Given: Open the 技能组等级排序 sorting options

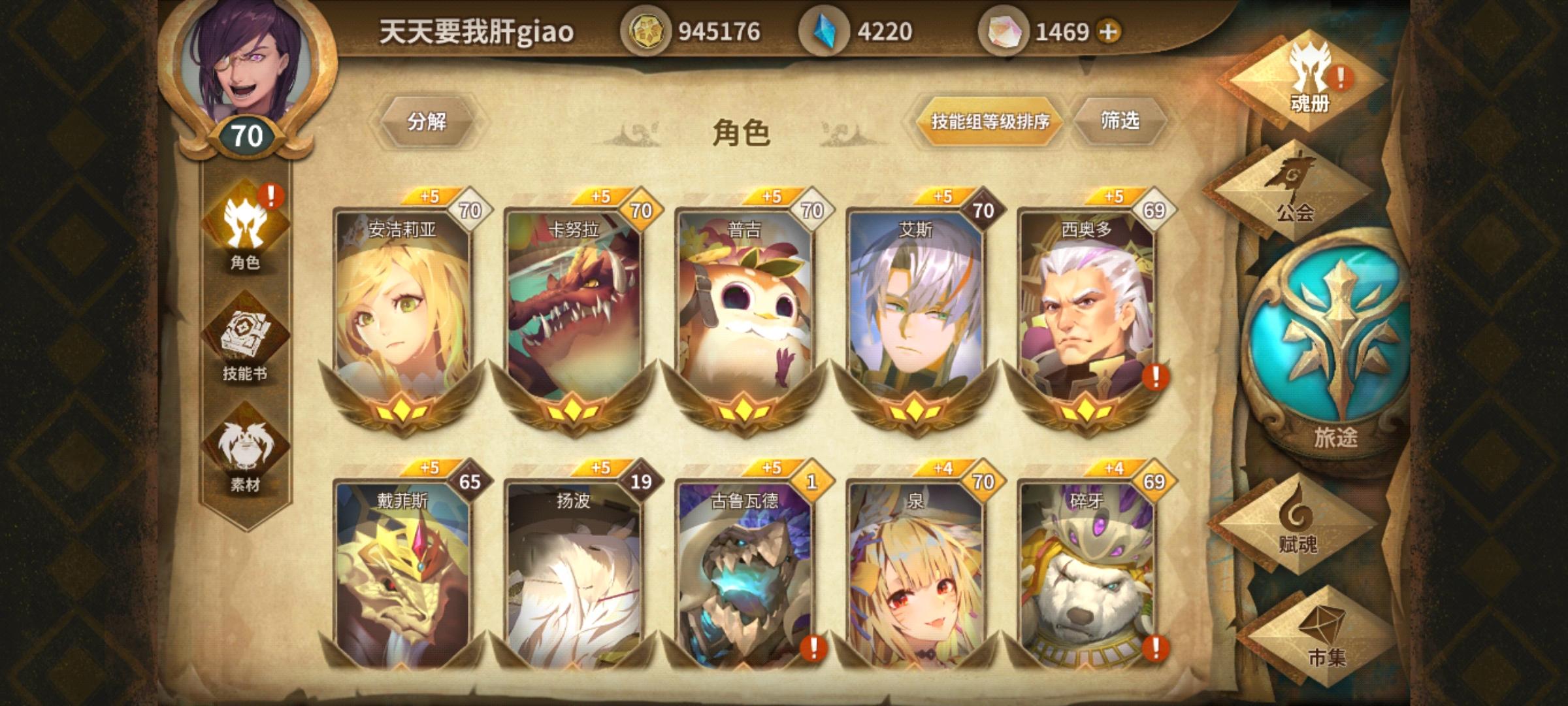Looking at the screenshot, I should (x=992, y=121).
